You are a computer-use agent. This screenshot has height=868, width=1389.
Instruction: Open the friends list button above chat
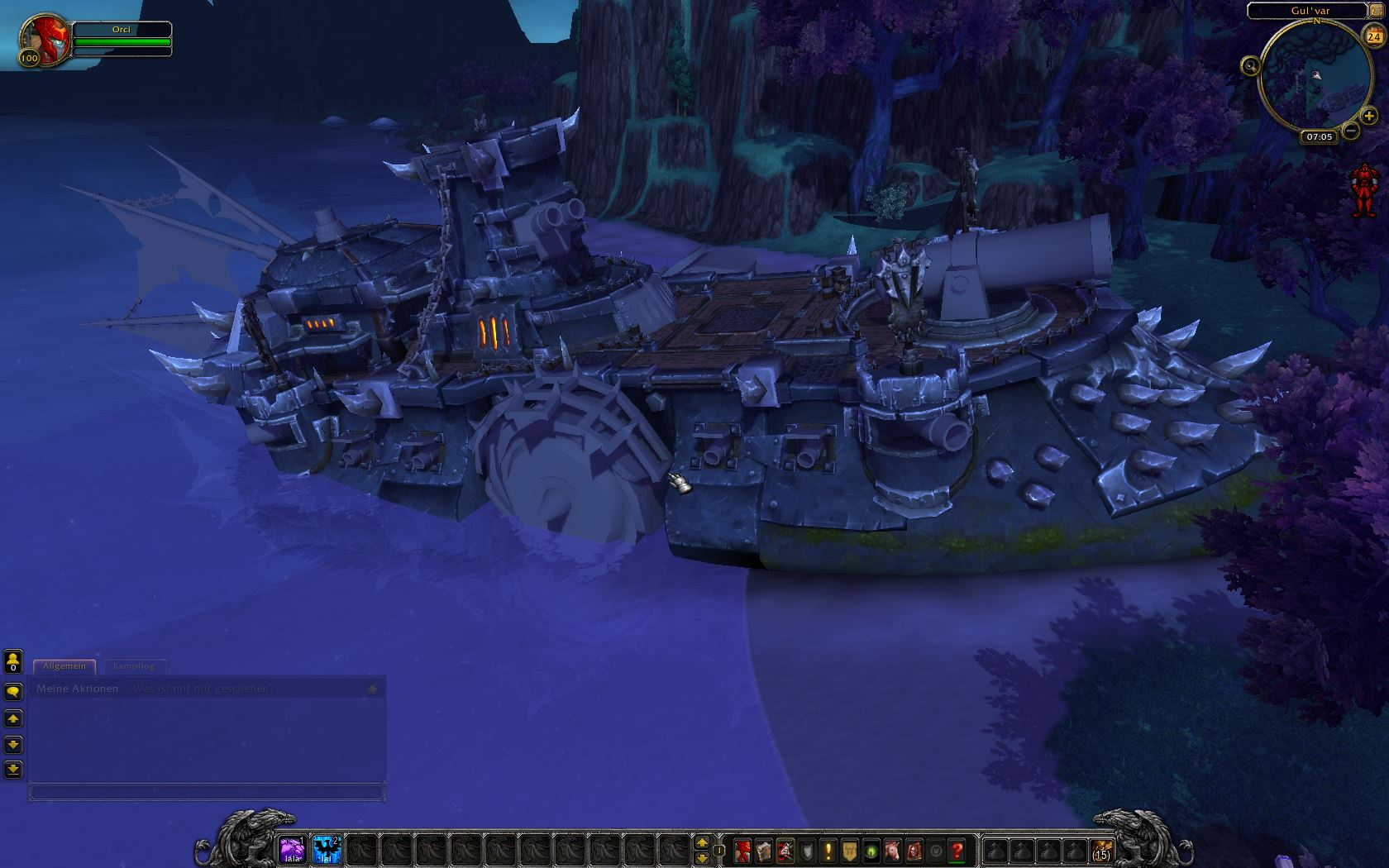(13, 661)
